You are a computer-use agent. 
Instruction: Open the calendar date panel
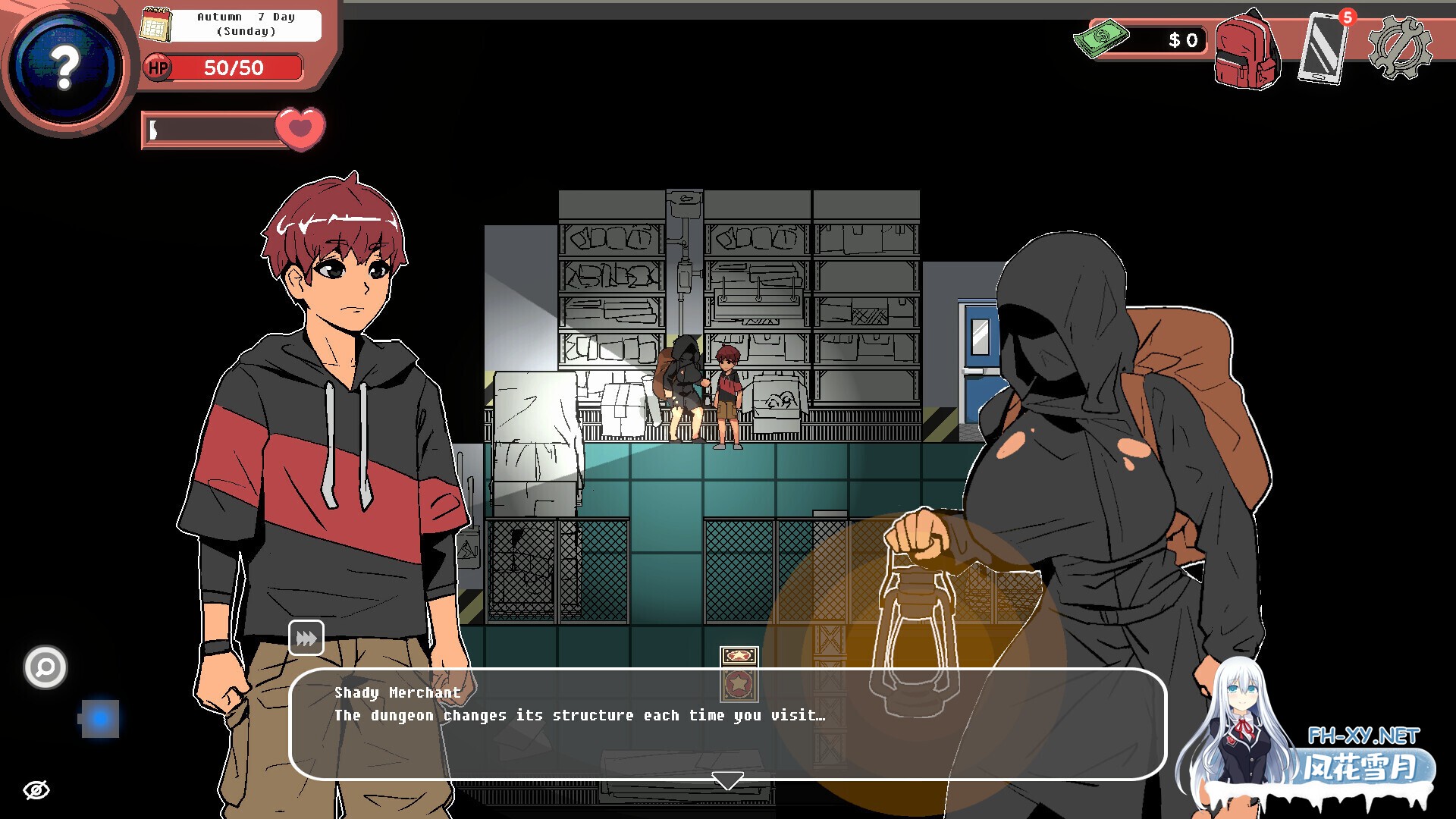tap(156, 25)
